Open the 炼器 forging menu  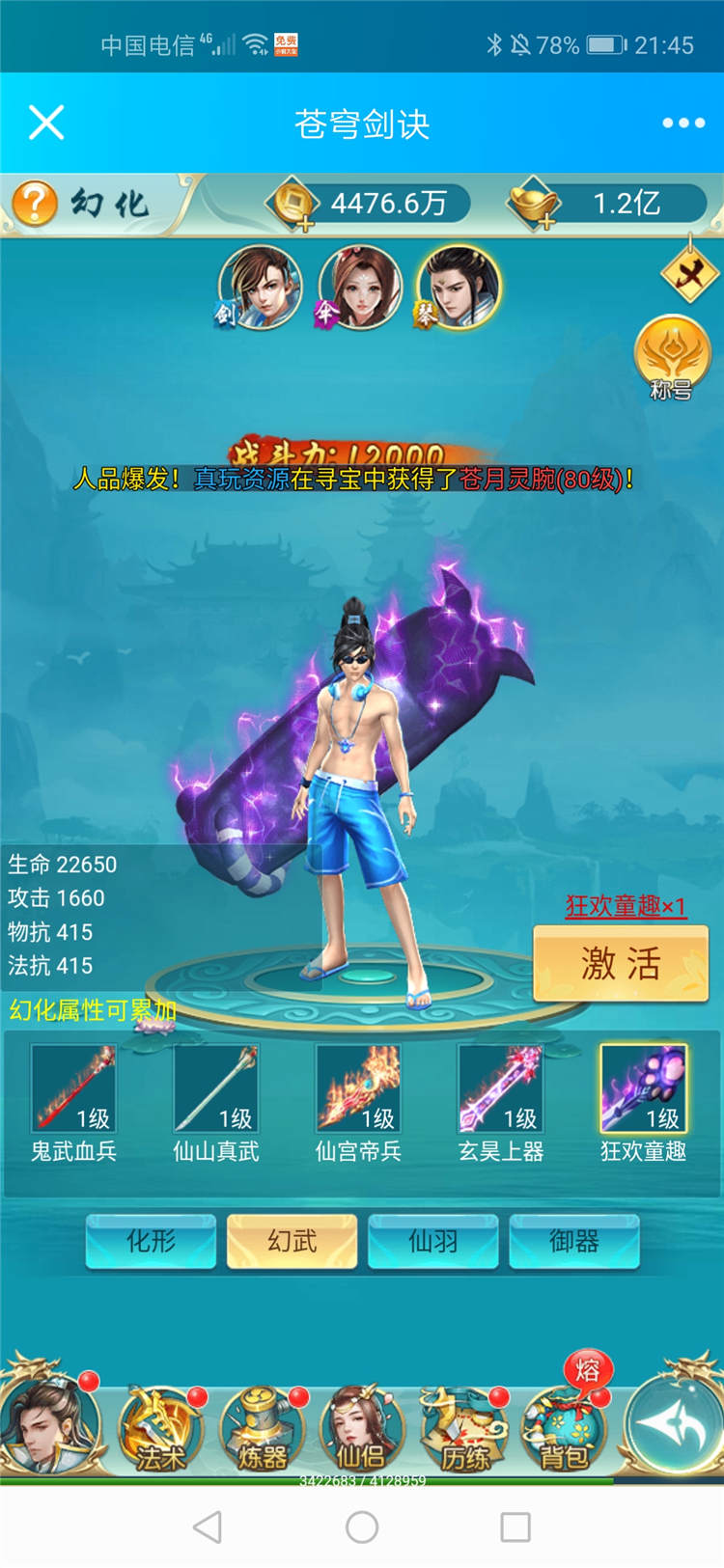click(263, 1430)
